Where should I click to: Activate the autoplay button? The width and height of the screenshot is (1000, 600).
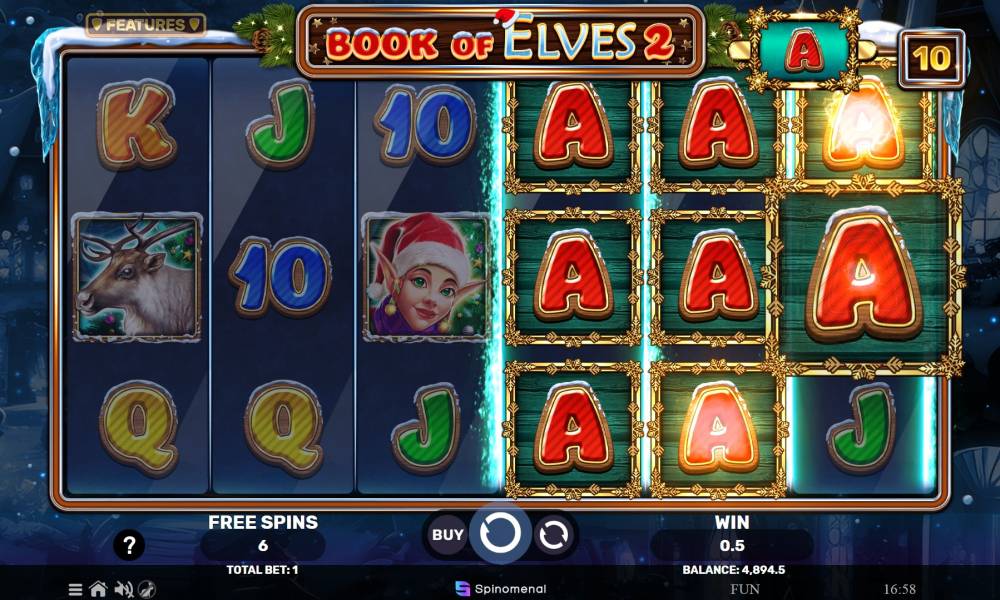click(552, 536)
